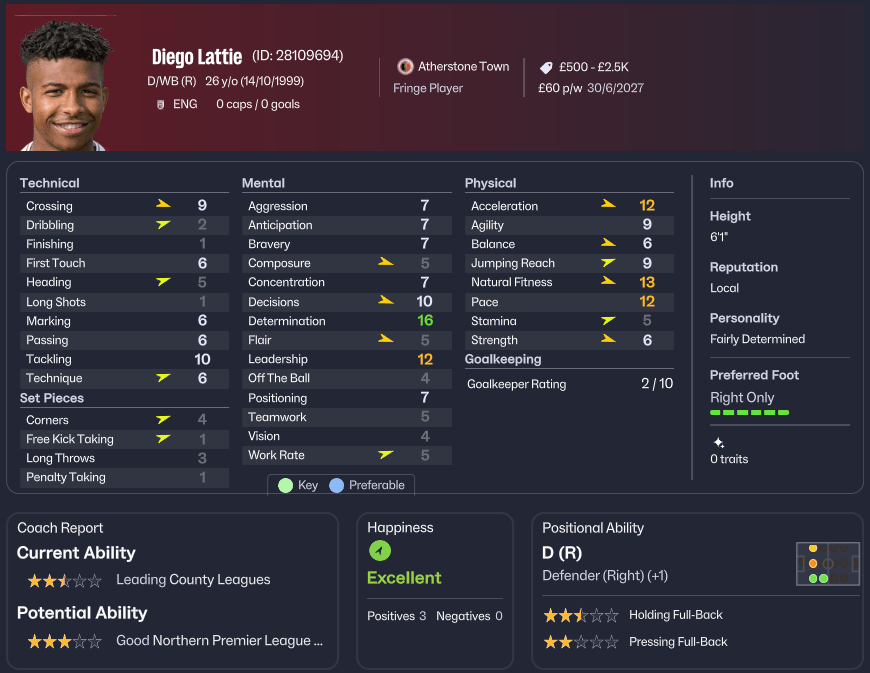The image size is (870, 673).
Task: Click the Leadership attribute row
Action: (345, 359)
